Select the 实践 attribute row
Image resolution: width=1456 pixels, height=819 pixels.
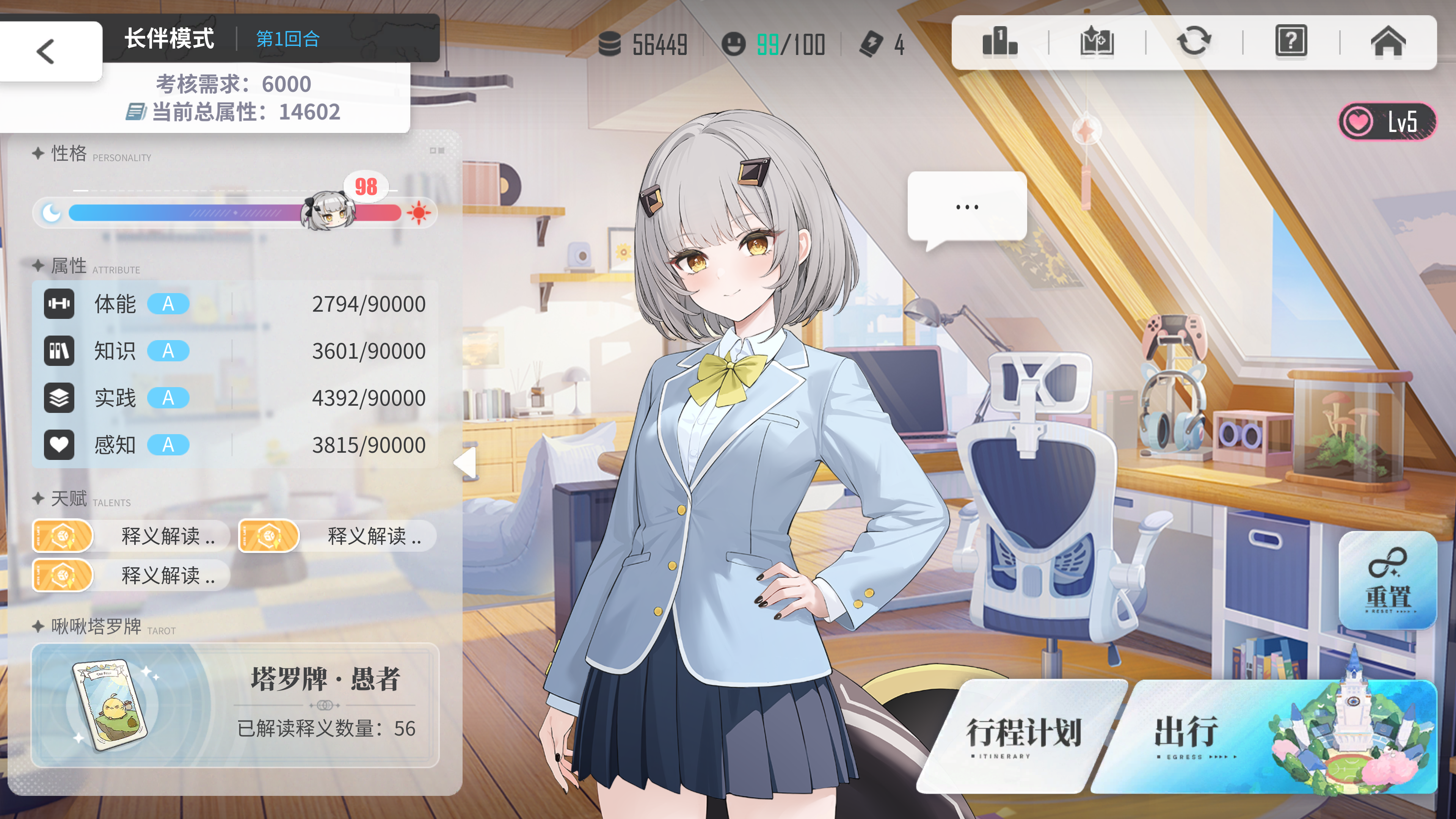235,398
